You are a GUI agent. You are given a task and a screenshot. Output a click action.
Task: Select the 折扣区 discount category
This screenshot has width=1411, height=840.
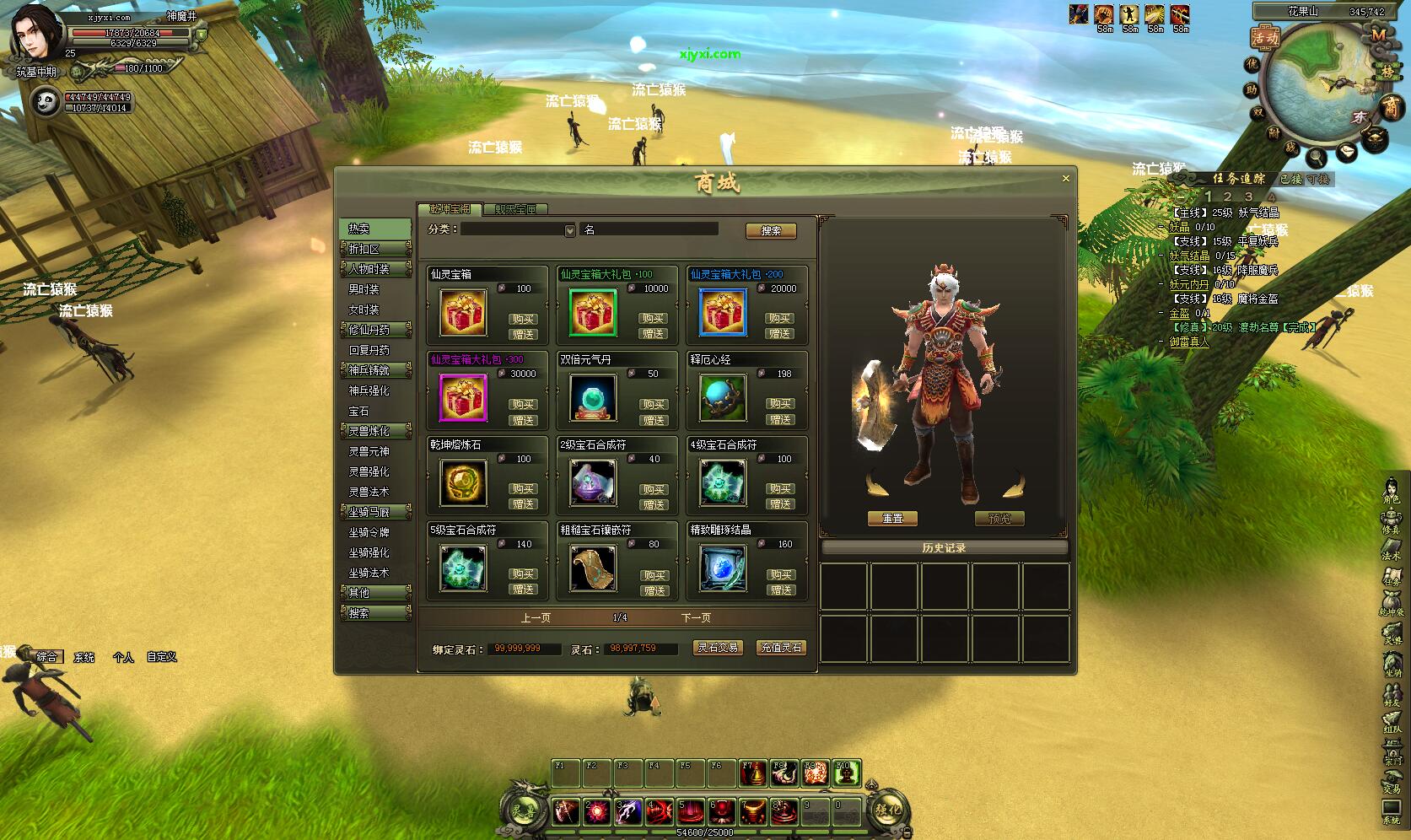(x=365, y=249)
